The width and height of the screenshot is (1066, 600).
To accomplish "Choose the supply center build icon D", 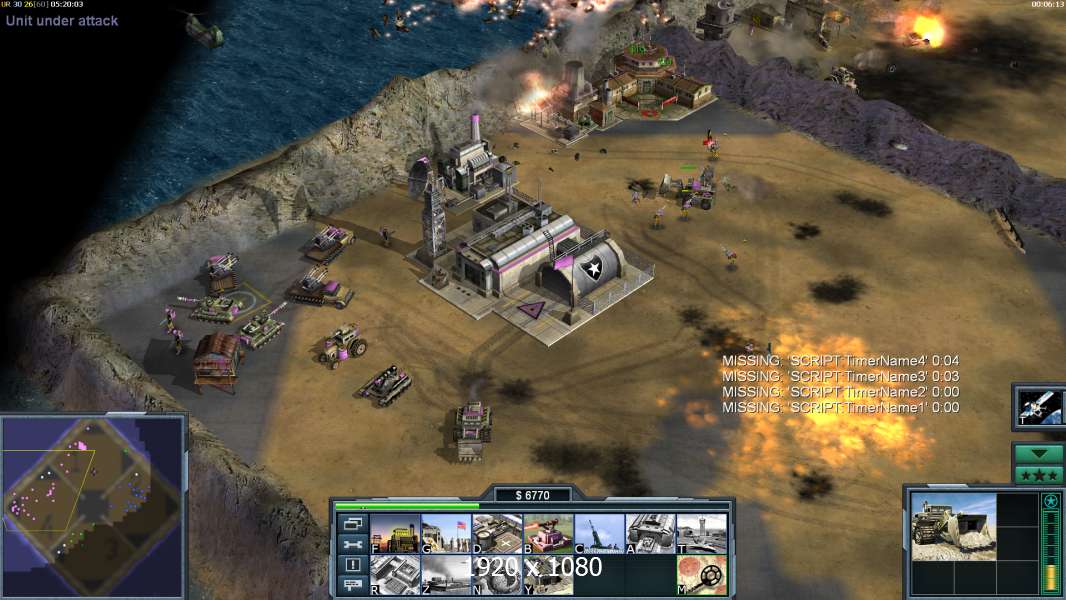I will pyautogui.click(x=497, y=534).
